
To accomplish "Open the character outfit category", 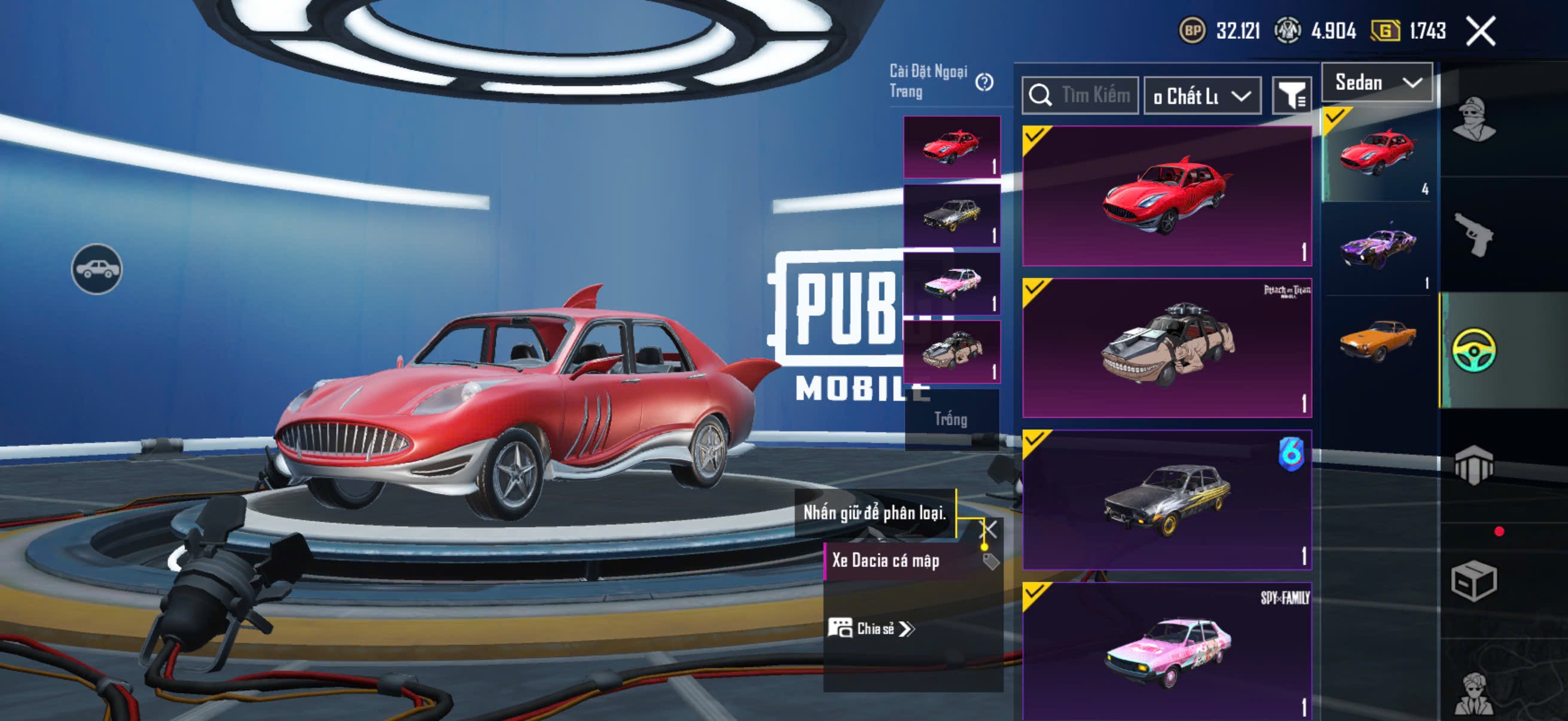I will 1473,119.
